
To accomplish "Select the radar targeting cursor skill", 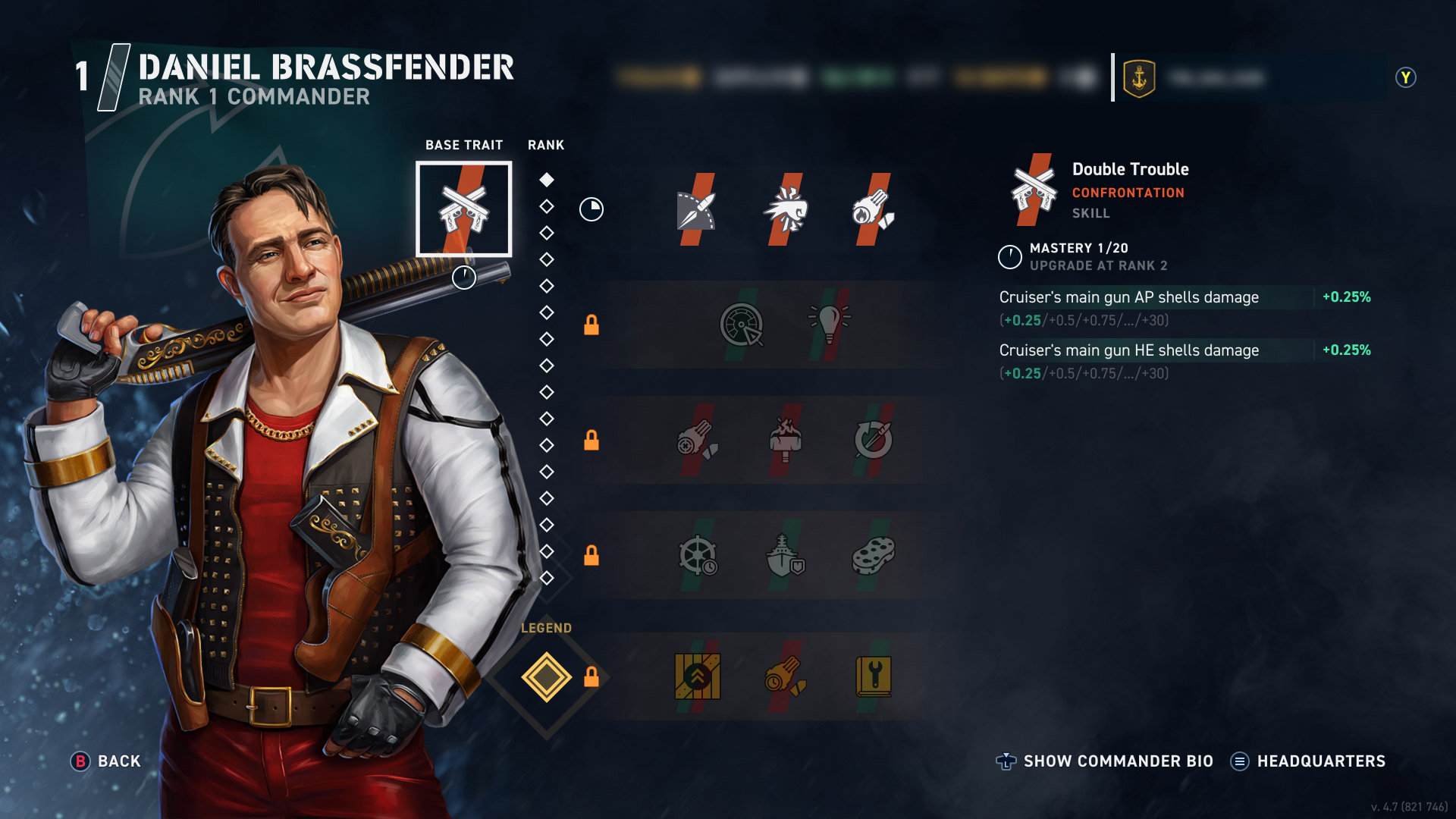I will pyautogui.click(x=741, y=325).
